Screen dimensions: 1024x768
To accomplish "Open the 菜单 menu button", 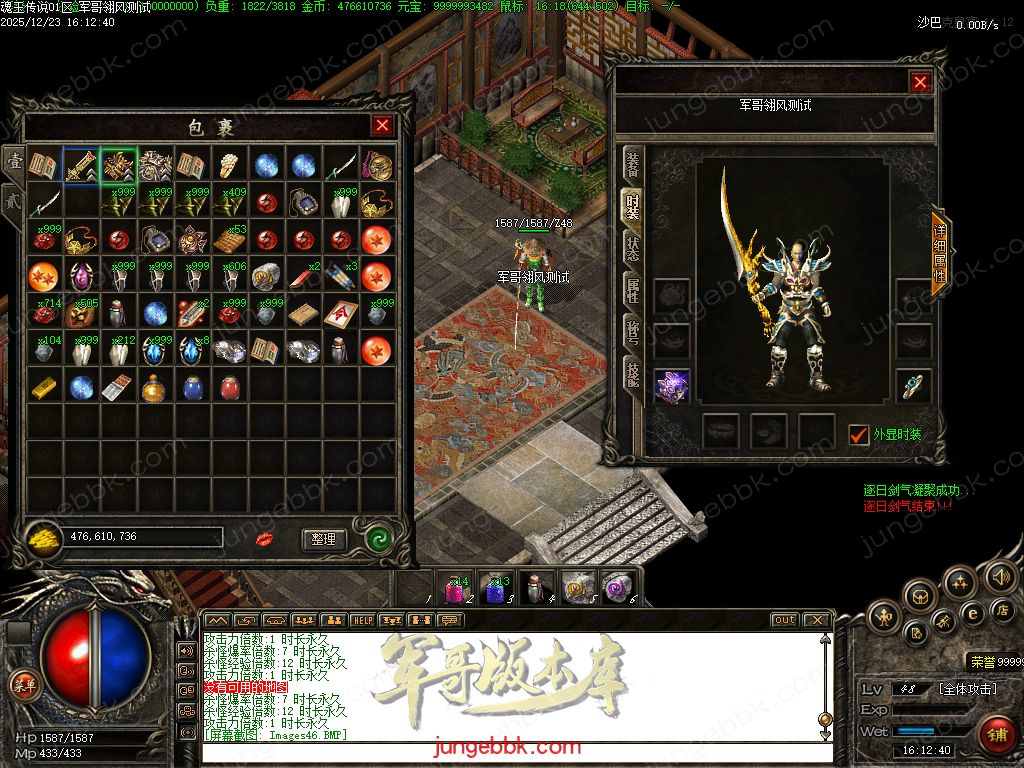I will click(23, 685).
